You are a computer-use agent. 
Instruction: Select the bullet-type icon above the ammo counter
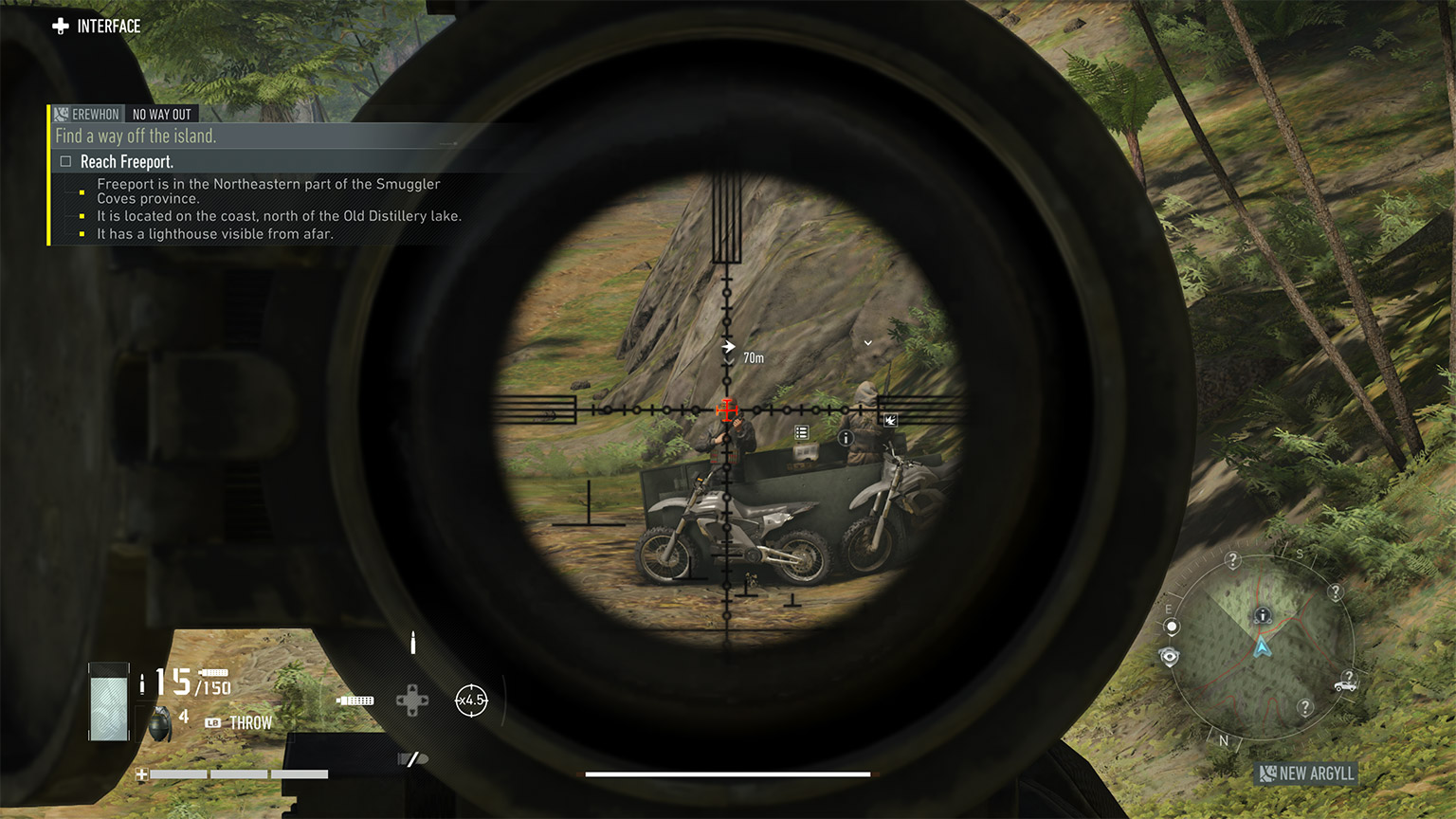(412, 643)
